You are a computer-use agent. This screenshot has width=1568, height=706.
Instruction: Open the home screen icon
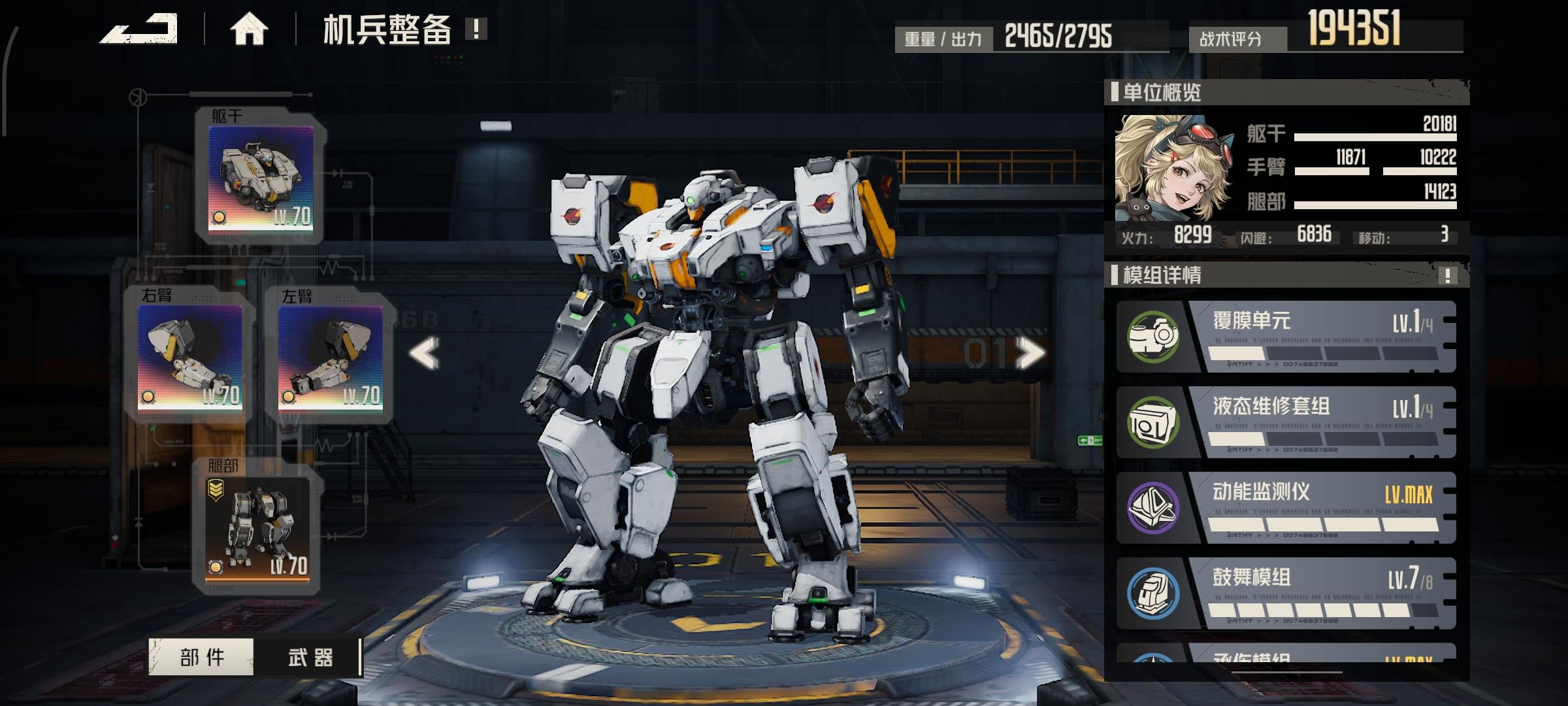[x=249, y=29]
